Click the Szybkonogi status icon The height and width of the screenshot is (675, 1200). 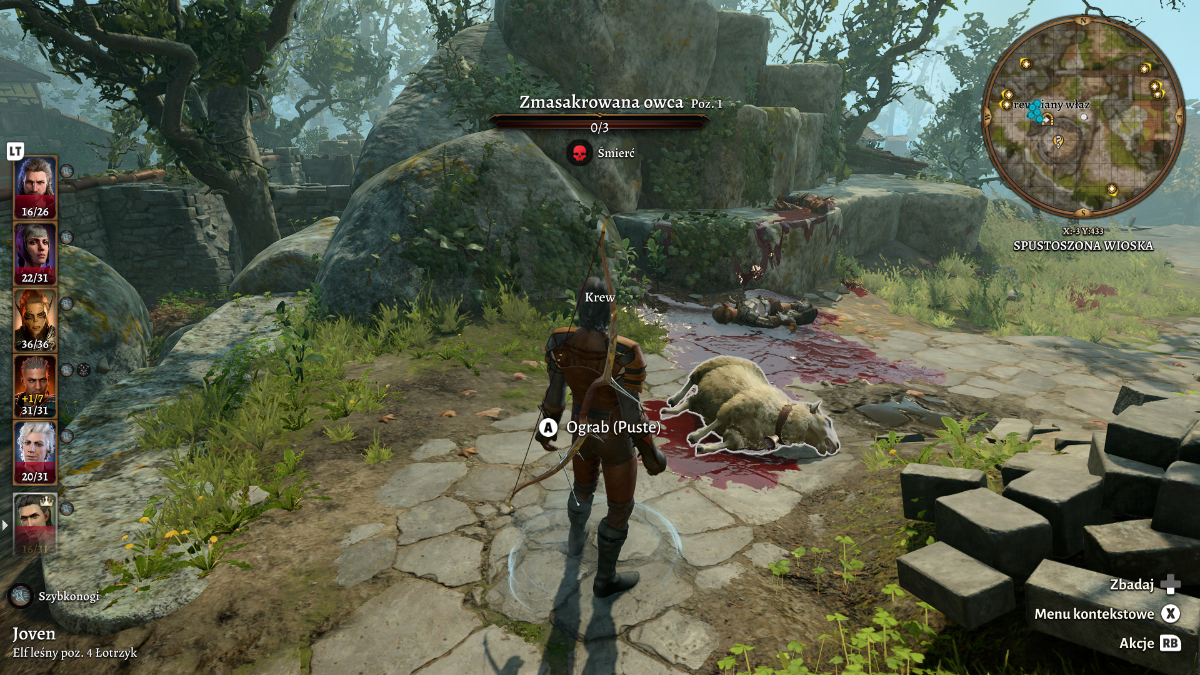pyautogui.click(x=21, y=596)
